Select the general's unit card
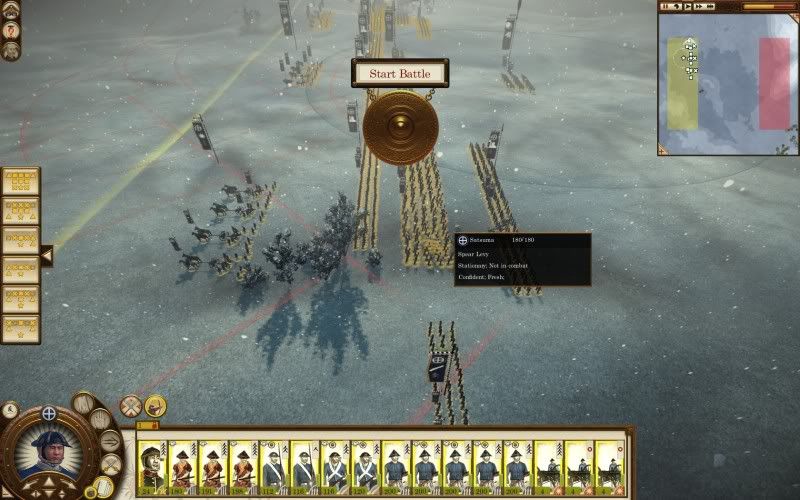The width and height of the screenshot is (800, 500). pyautogui.click(x=152, y=465)
